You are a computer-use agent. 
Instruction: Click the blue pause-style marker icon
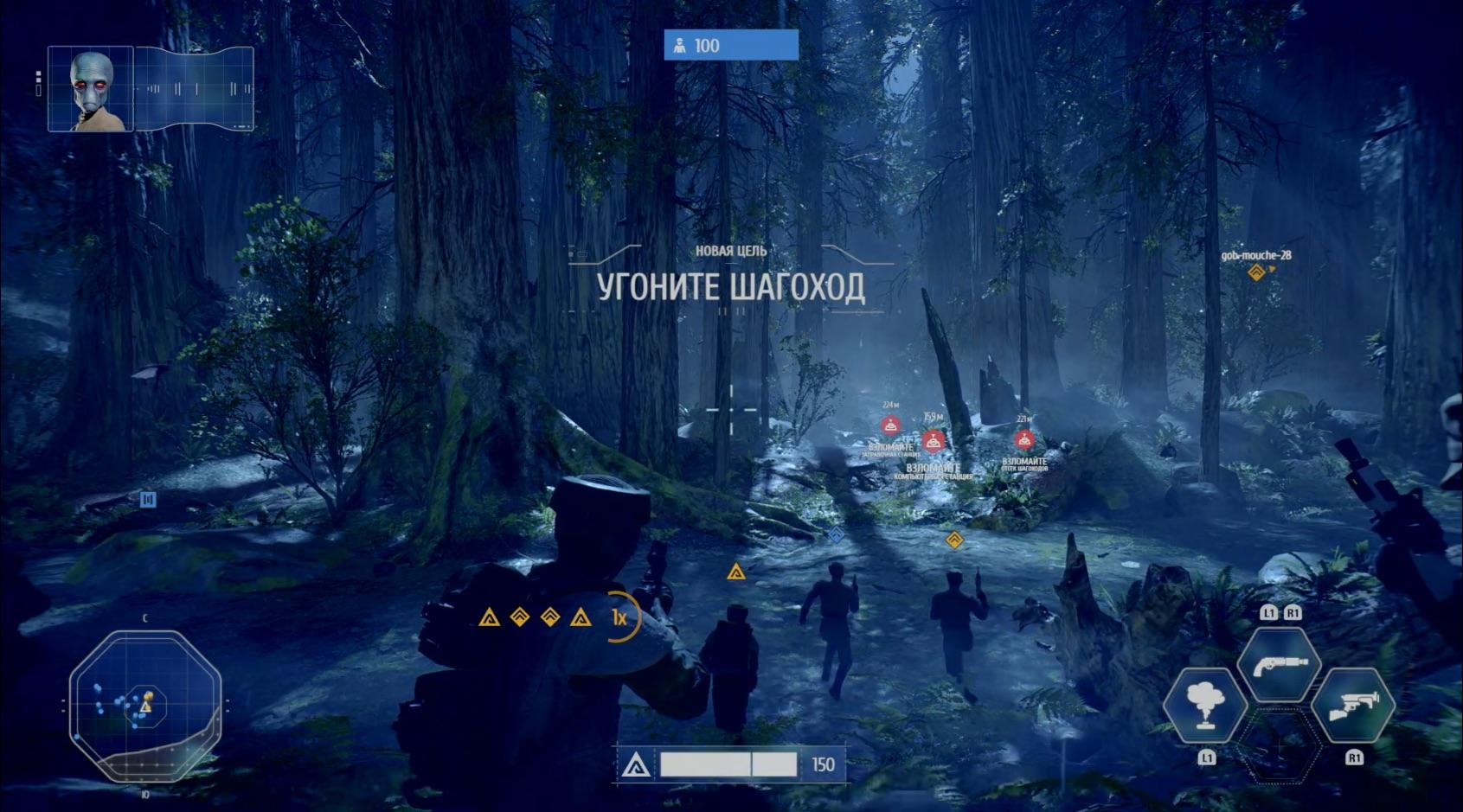(x=148, y=499)
